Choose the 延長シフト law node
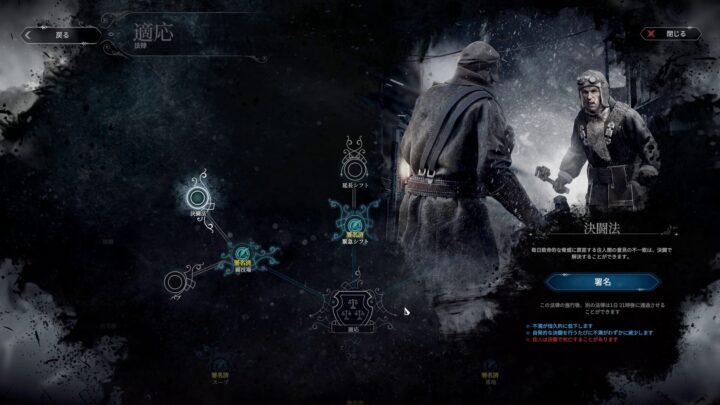This screenshot has width=720, height=405. pos(354,162)
